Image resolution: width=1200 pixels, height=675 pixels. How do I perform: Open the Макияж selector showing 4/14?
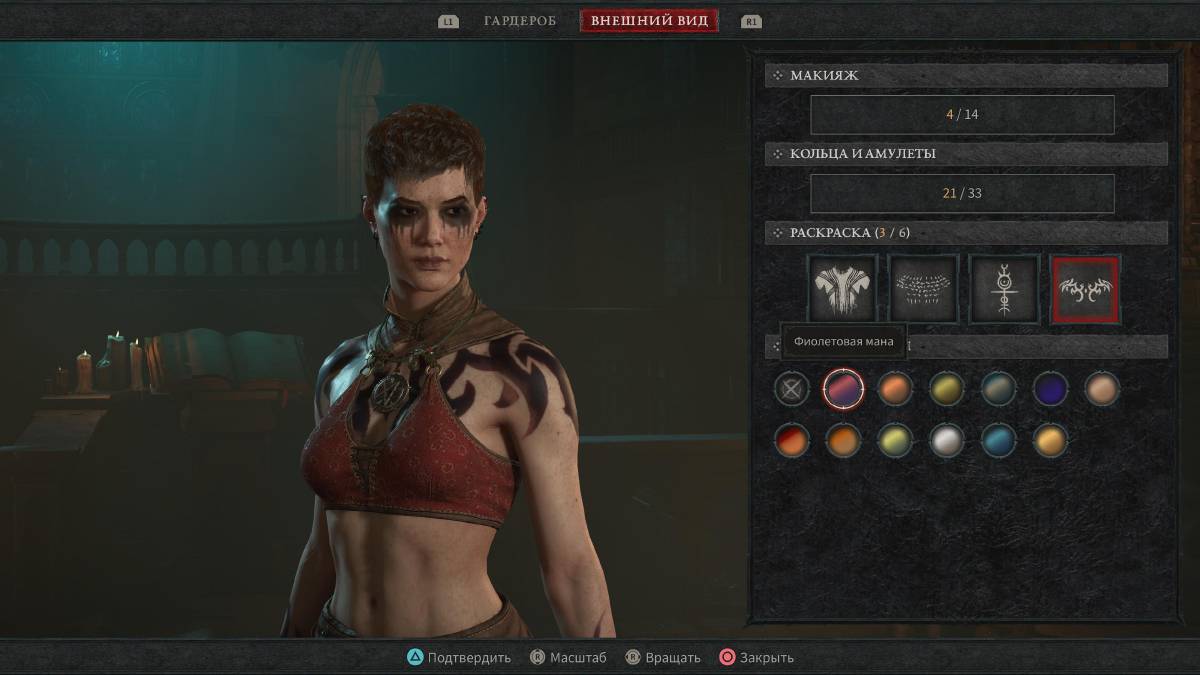click(962, 114)
